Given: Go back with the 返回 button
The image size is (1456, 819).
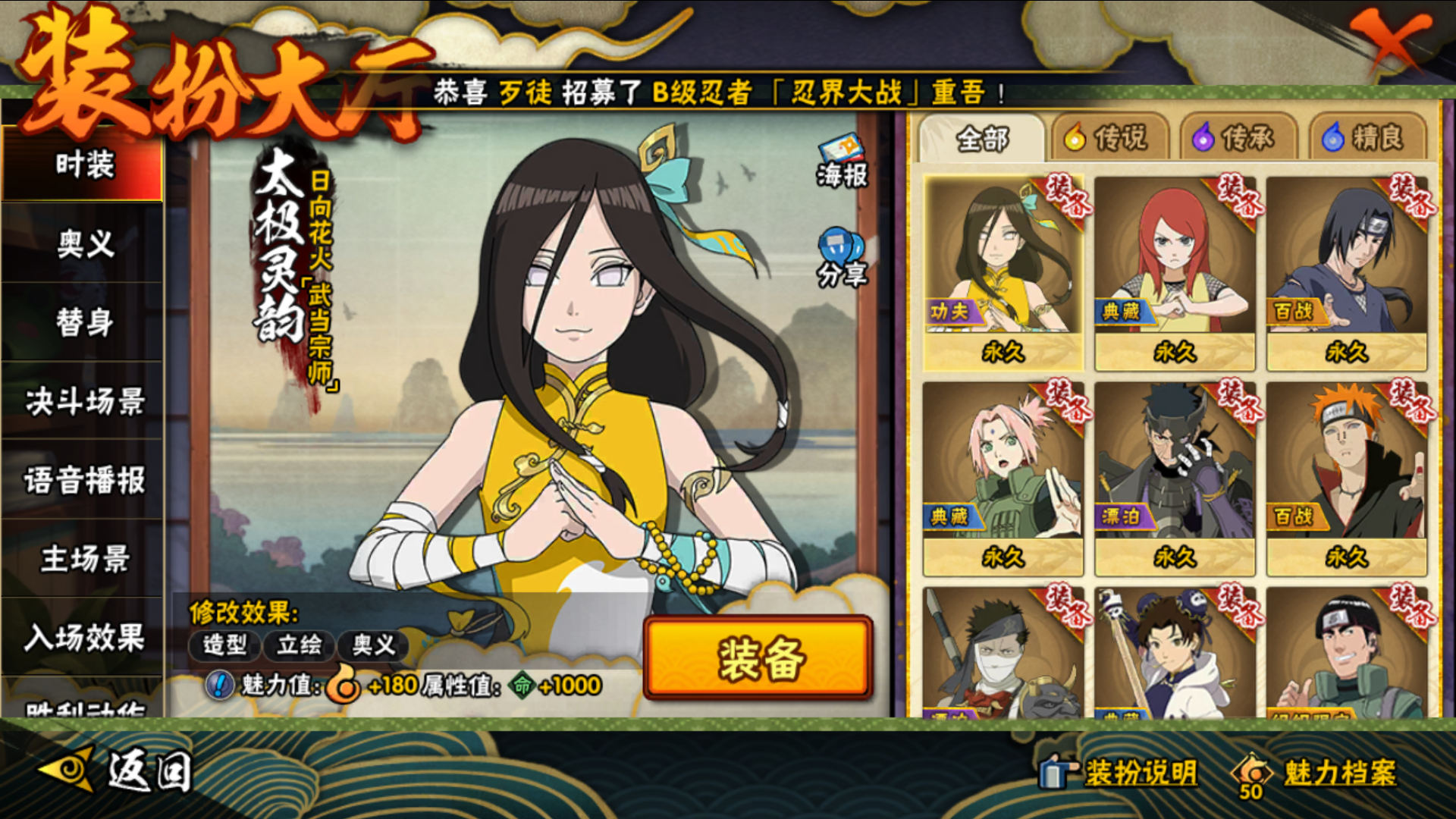Looking at the screenshot, I should (x=118, y=771).
